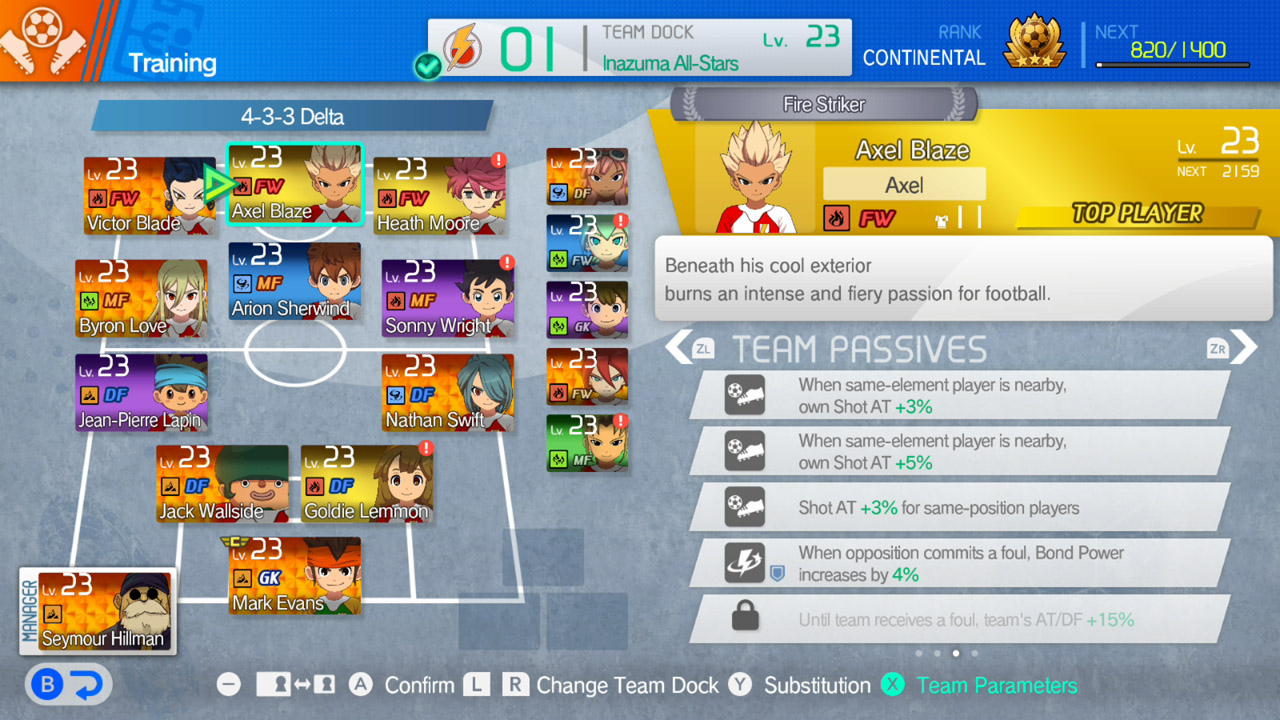Choose the Axel Blaze forward card
Viewport: 1280px width, 720px height.
(294, 185)
